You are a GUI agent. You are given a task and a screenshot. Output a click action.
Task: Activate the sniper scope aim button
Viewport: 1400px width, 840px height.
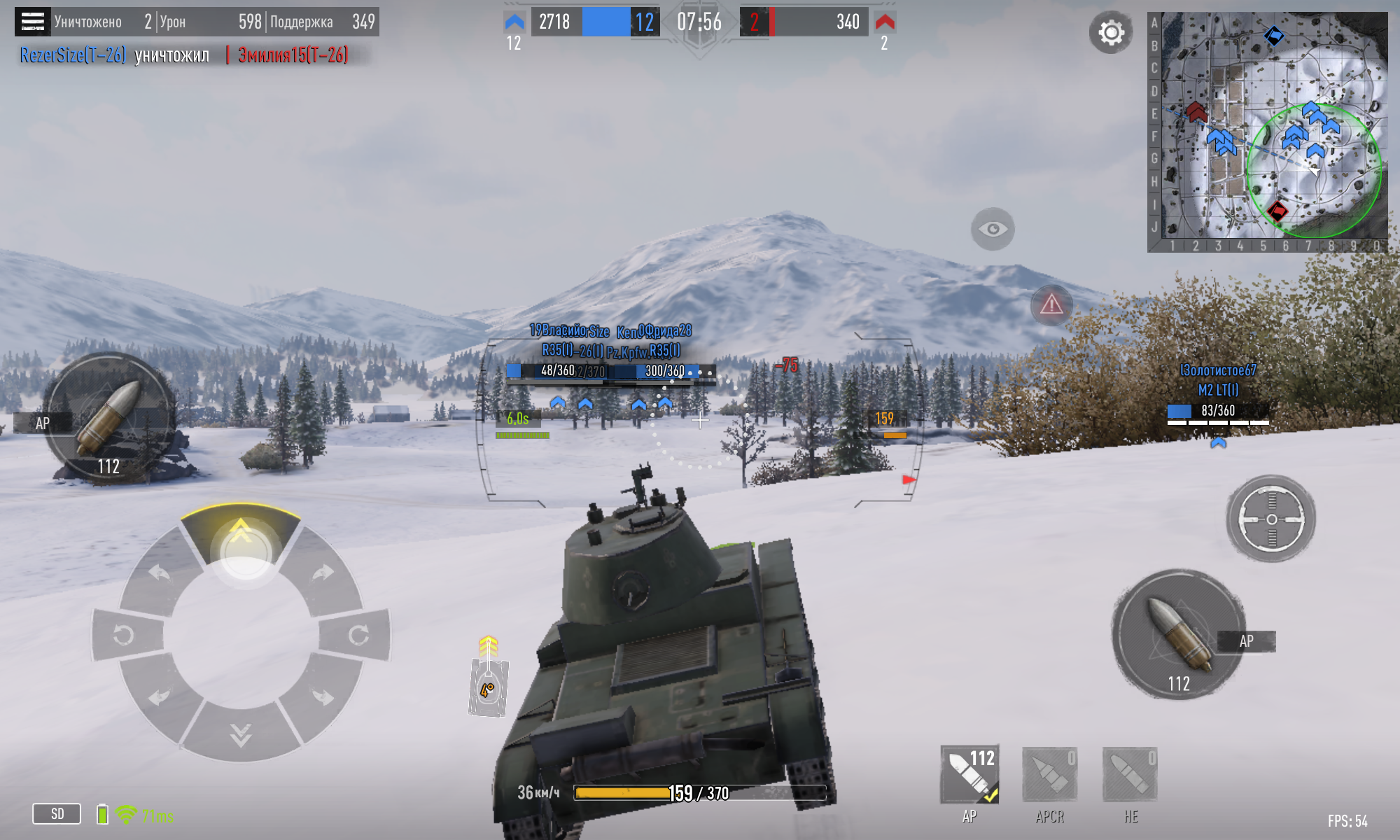pos(1271,519)
